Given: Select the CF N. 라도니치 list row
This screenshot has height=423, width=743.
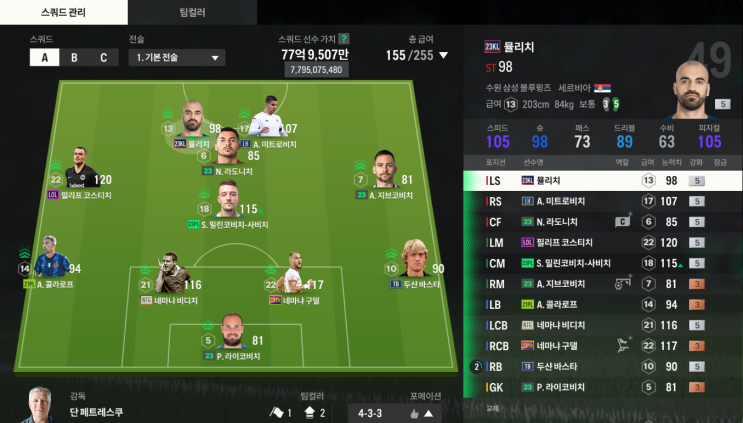Looking at the screenshot, I should tap(602, 222).
